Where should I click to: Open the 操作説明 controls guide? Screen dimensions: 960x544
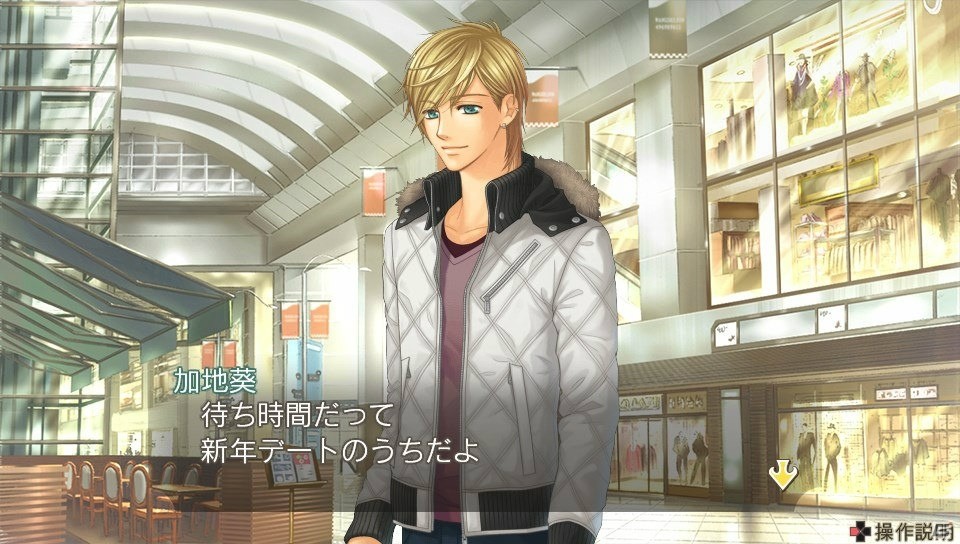(x=902, y=530)
